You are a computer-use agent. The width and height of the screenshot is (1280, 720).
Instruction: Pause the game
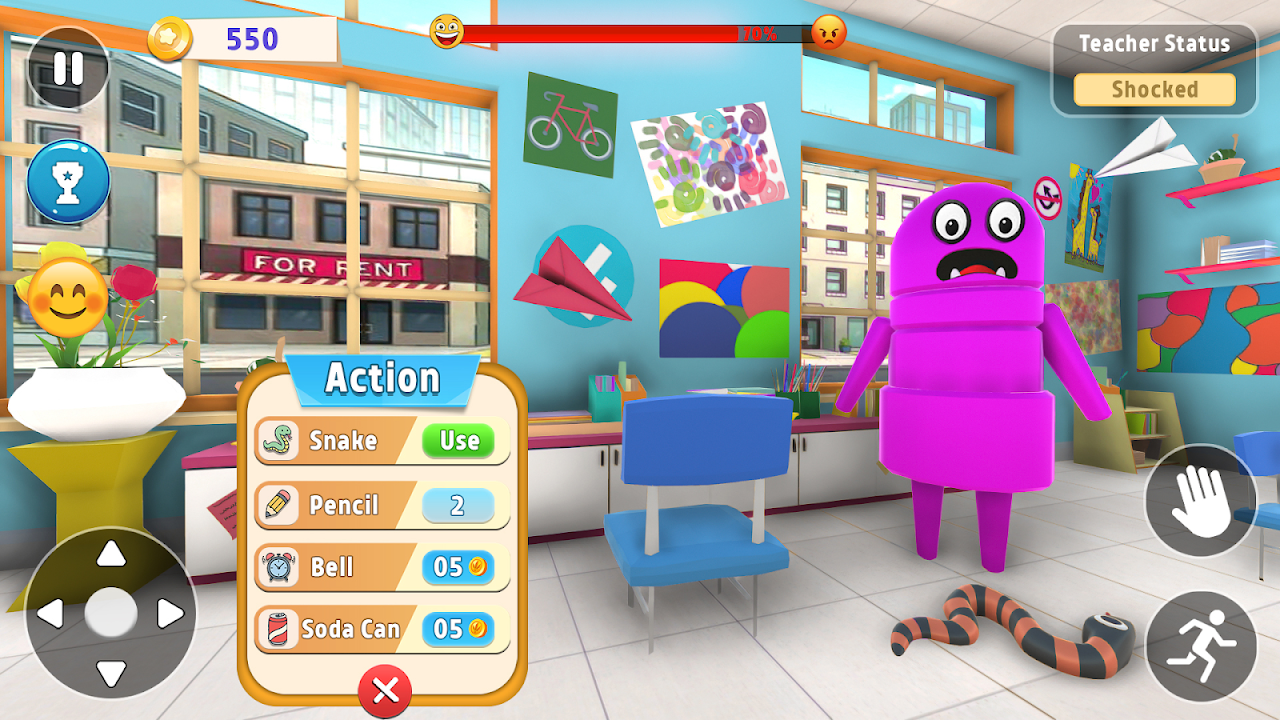[68, 68]
